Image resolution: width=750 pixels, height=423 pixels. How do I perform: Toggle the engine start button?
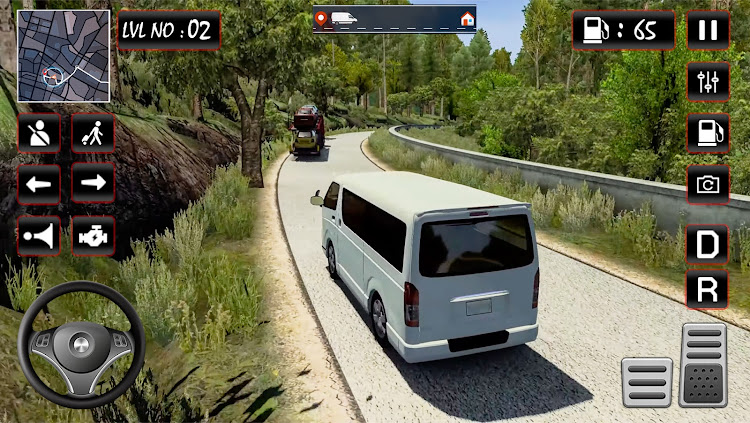point(93,236)
